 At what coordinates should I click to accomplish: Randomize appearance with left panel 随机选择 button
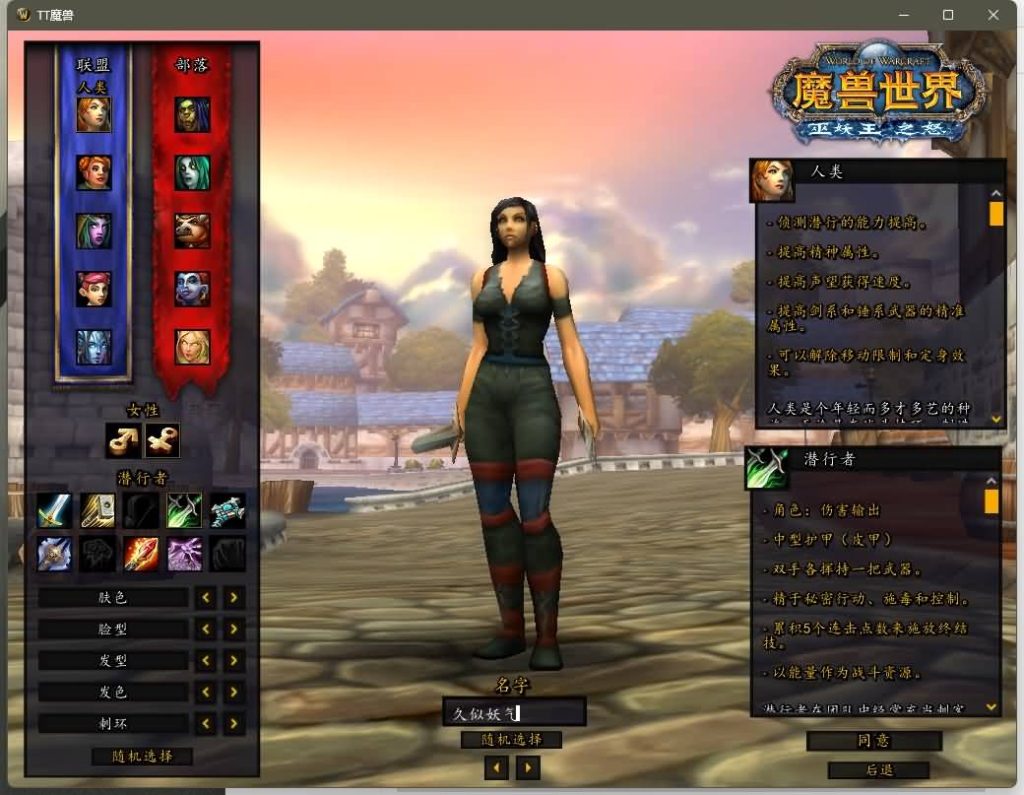[141, 756]
